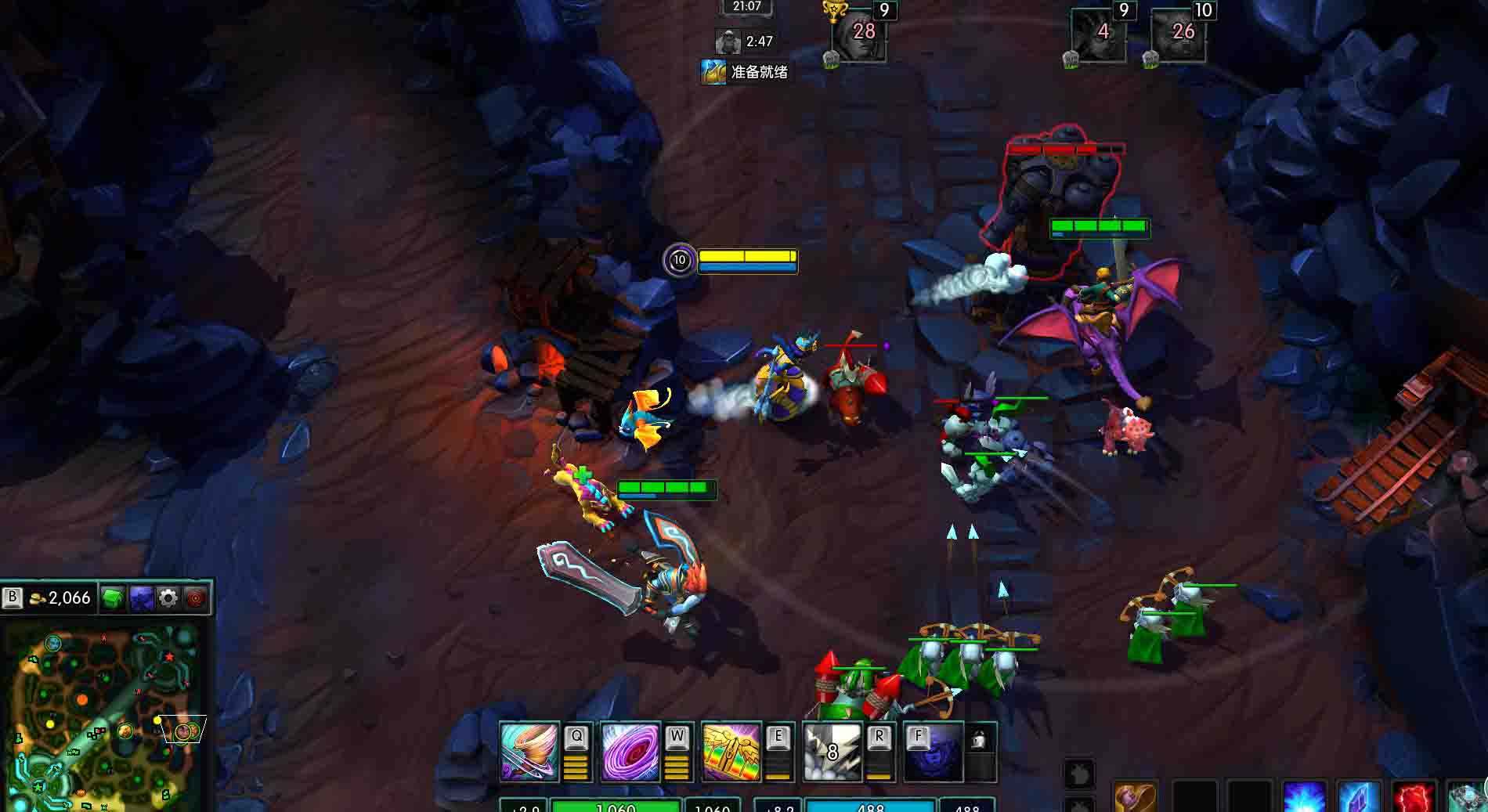The width and height of the screenshot is (1488, 812).
Task: Select the golden horn item slot
Action: [1135, 797]
